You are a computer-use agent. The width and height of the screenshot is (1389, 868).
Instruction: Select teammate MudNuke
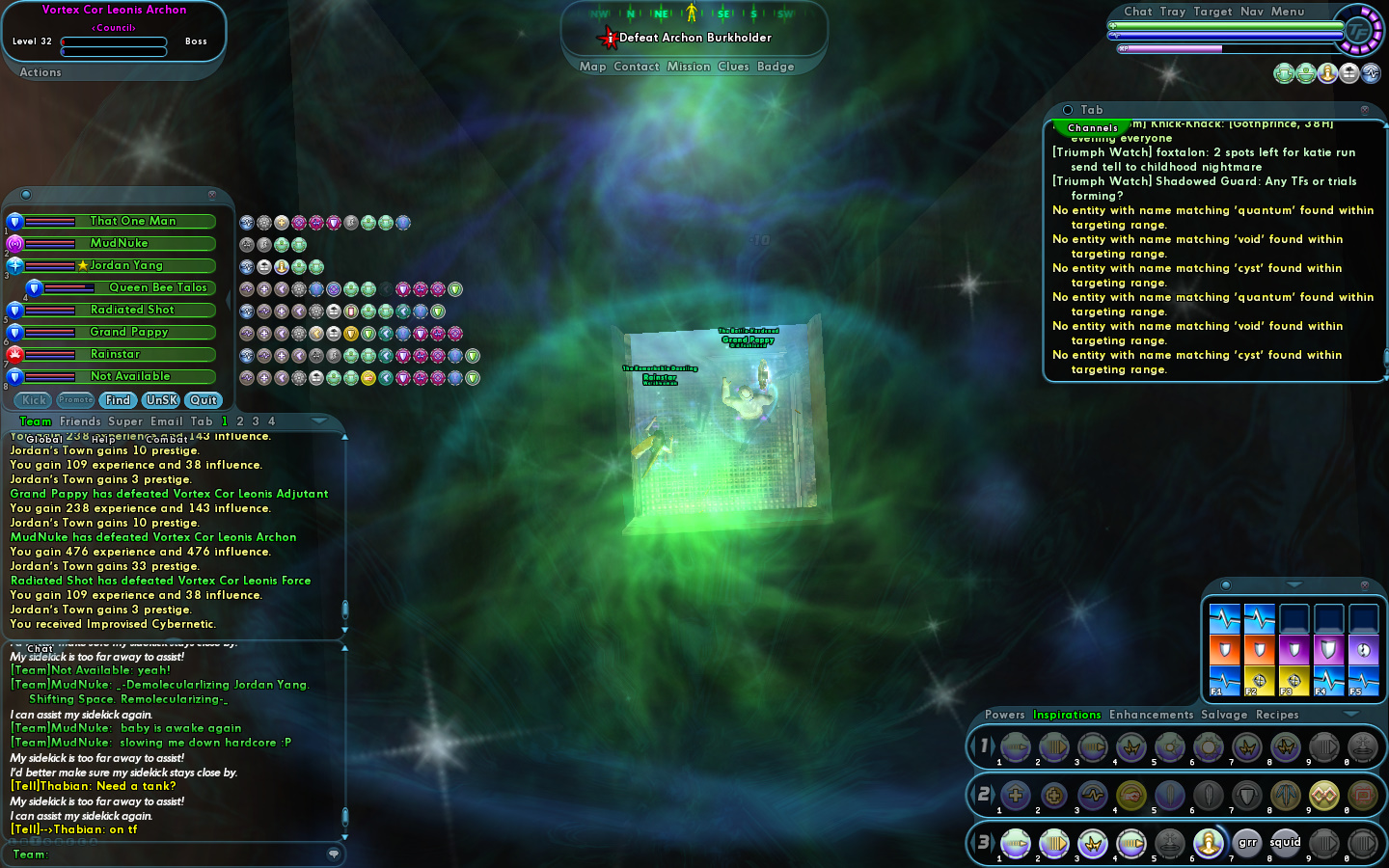coord(119,243)
